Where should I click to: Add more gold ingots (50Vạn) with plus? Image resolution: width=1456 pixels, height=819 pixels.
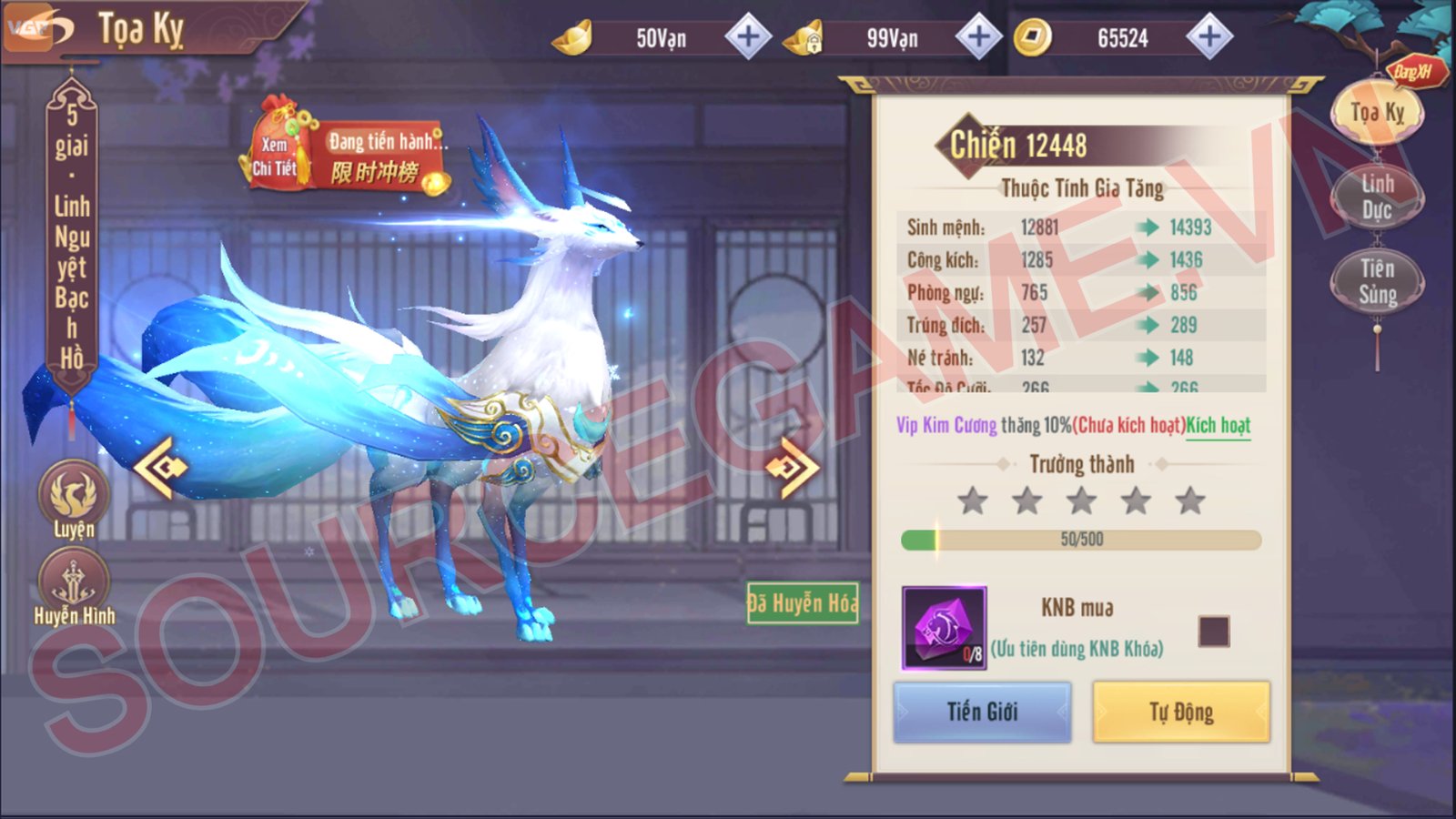(747, 37)
